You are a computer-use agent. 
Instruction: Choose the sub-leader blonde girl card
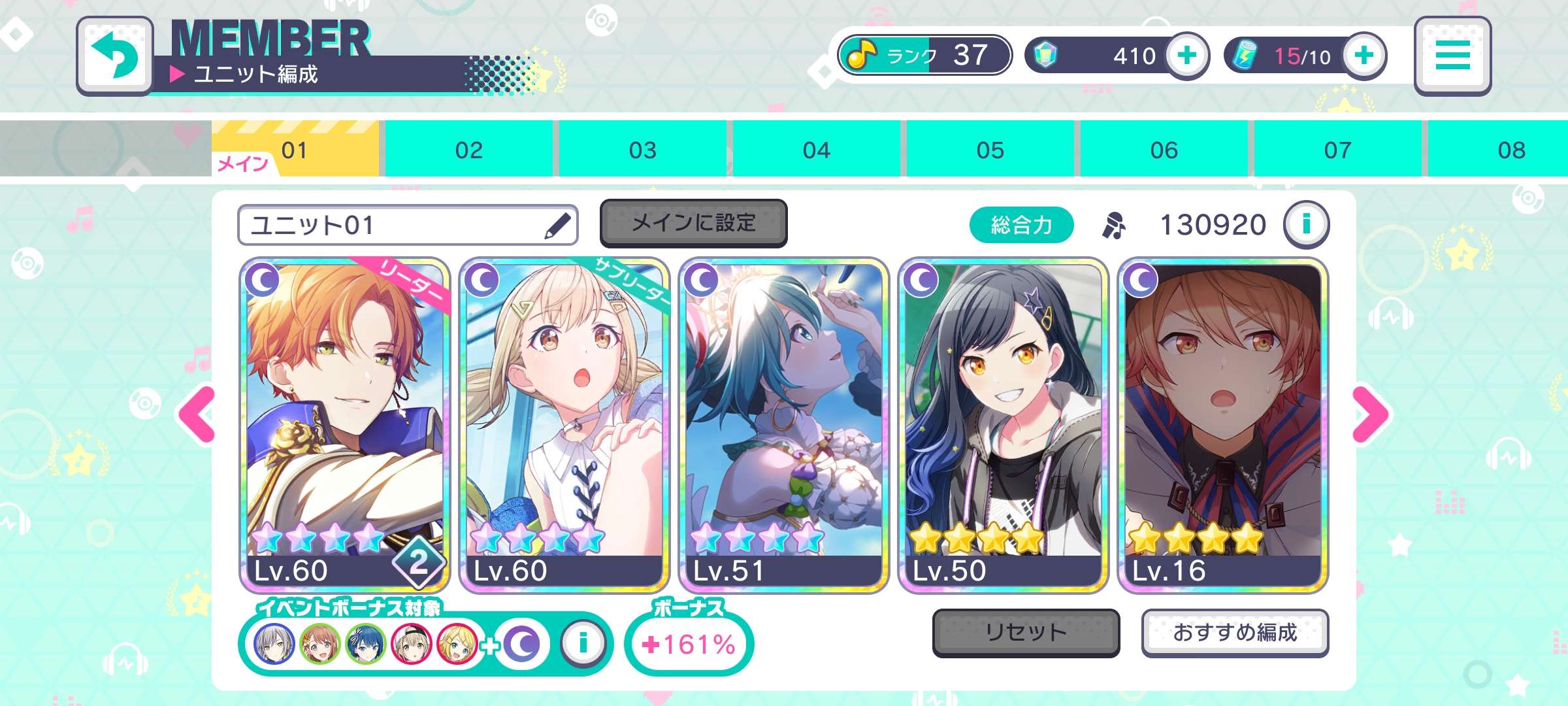564,425
